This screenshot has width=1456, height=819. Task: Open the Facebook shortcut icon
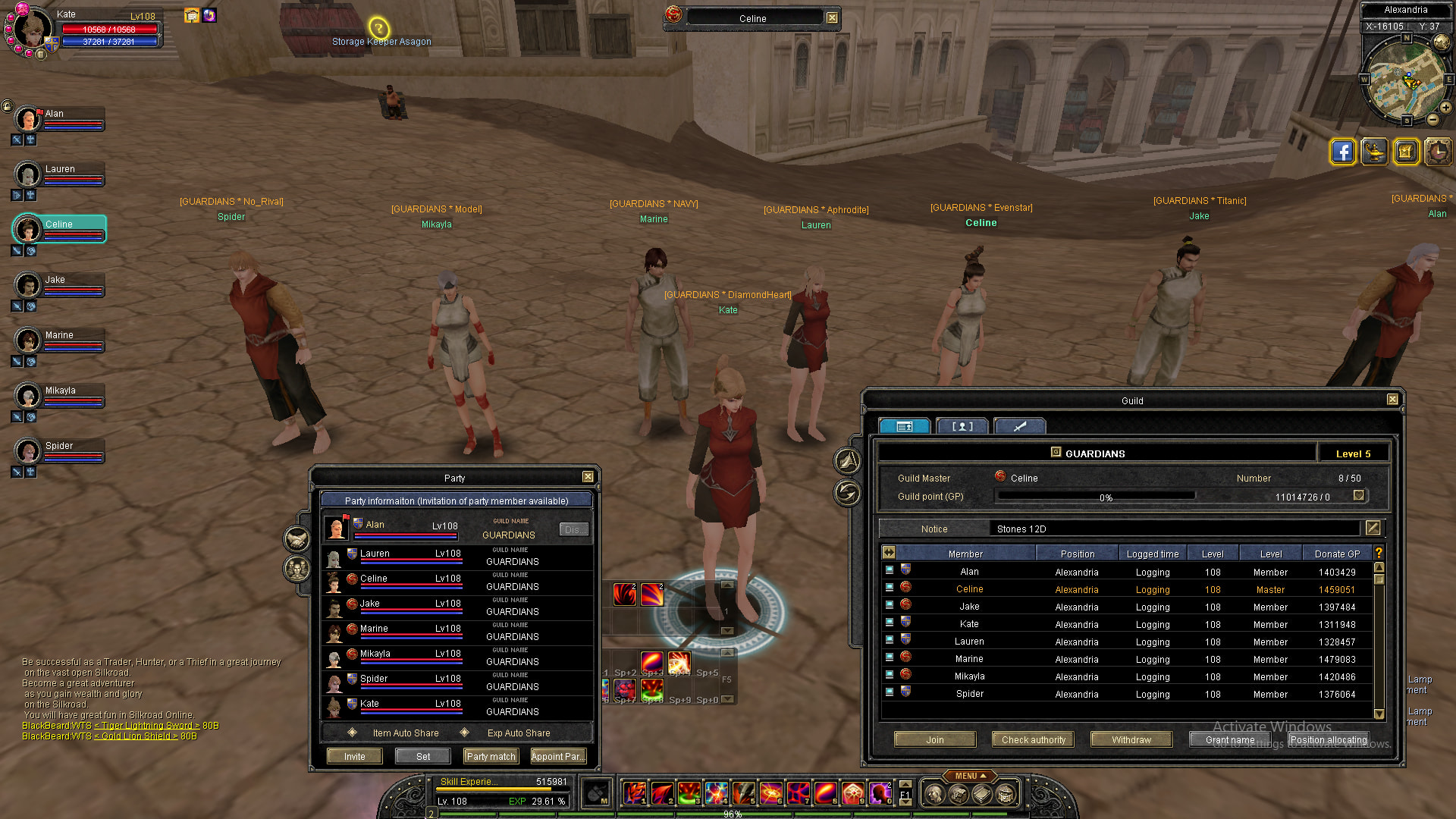tap(1342, 152)
